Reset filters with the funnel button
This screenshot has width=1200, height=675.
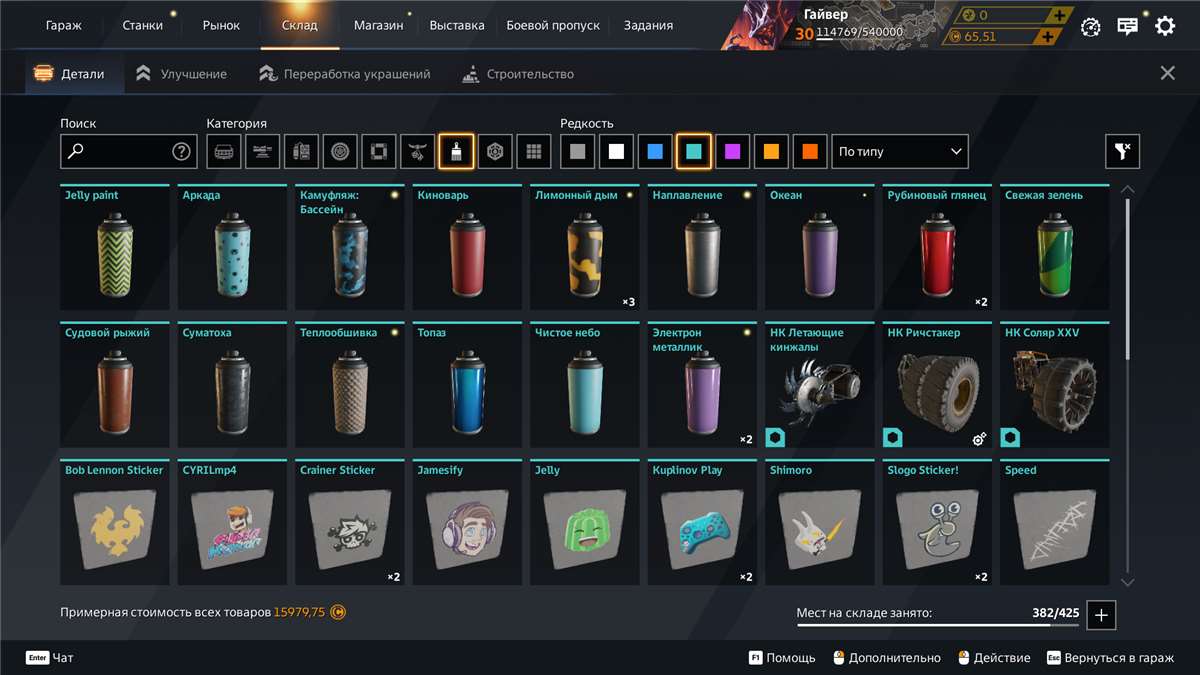tap(1122, 152)
